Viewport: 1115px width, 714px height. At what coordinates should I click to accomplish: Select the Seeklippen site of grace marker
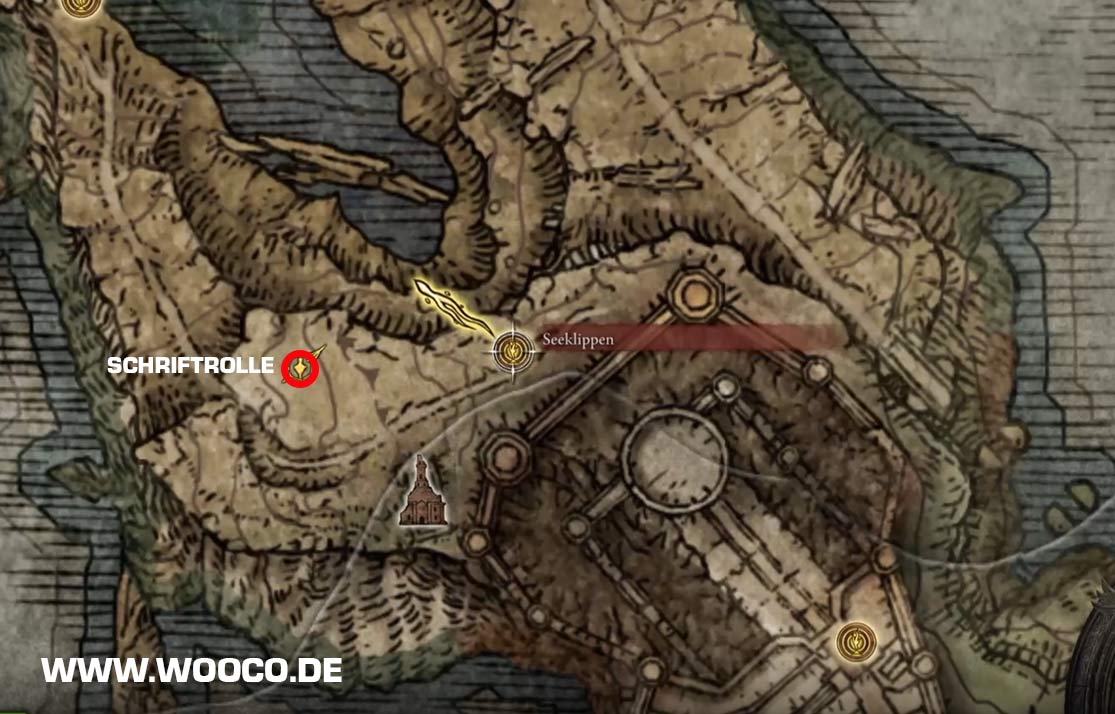click(x=513, y=349)
